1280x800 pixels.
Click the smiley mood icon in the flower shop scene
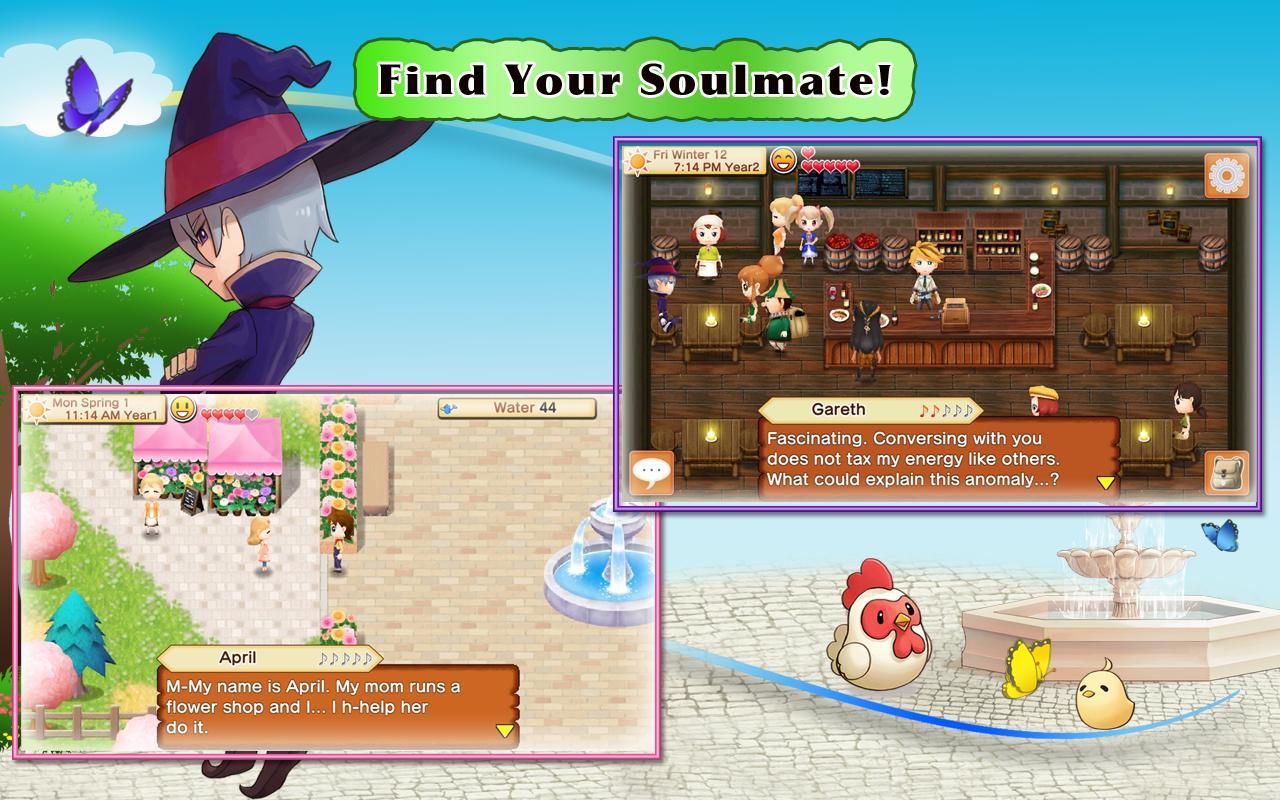point(183,409)
